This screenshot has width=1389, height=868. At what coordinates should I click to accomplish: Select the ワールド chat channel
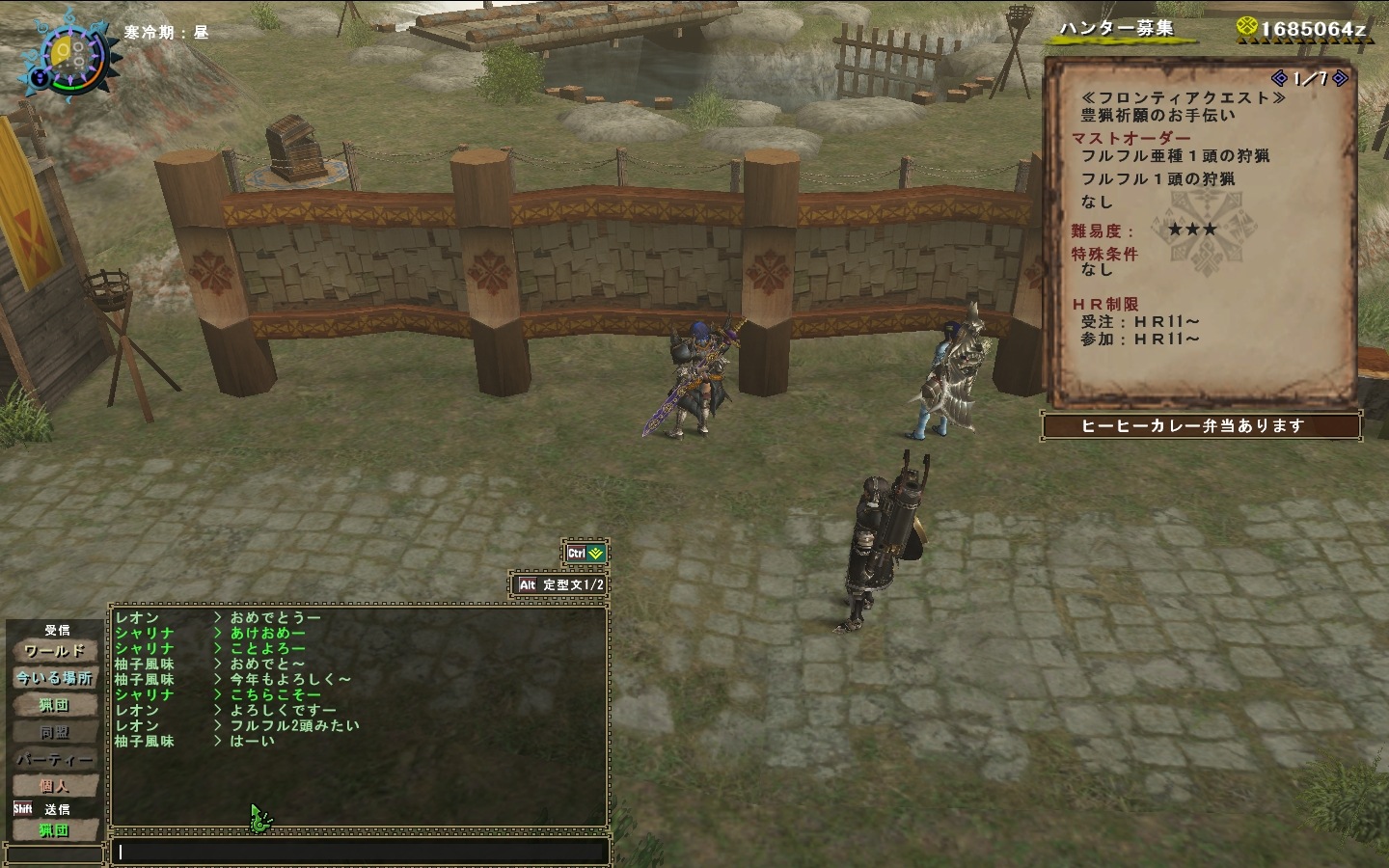(x=54, y=651)
